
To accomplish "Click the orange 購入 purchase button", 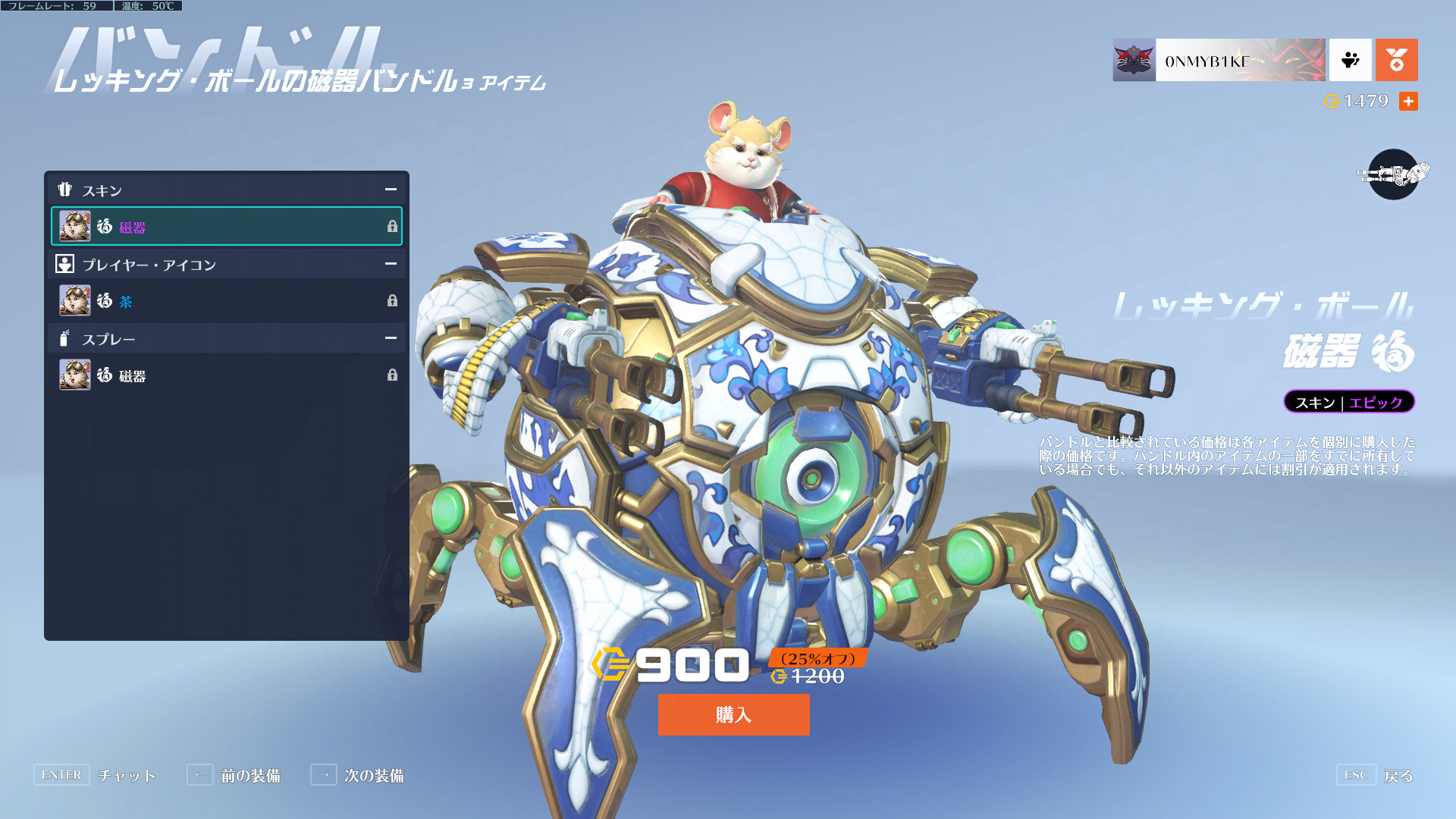I will click(x=733, y=714).
